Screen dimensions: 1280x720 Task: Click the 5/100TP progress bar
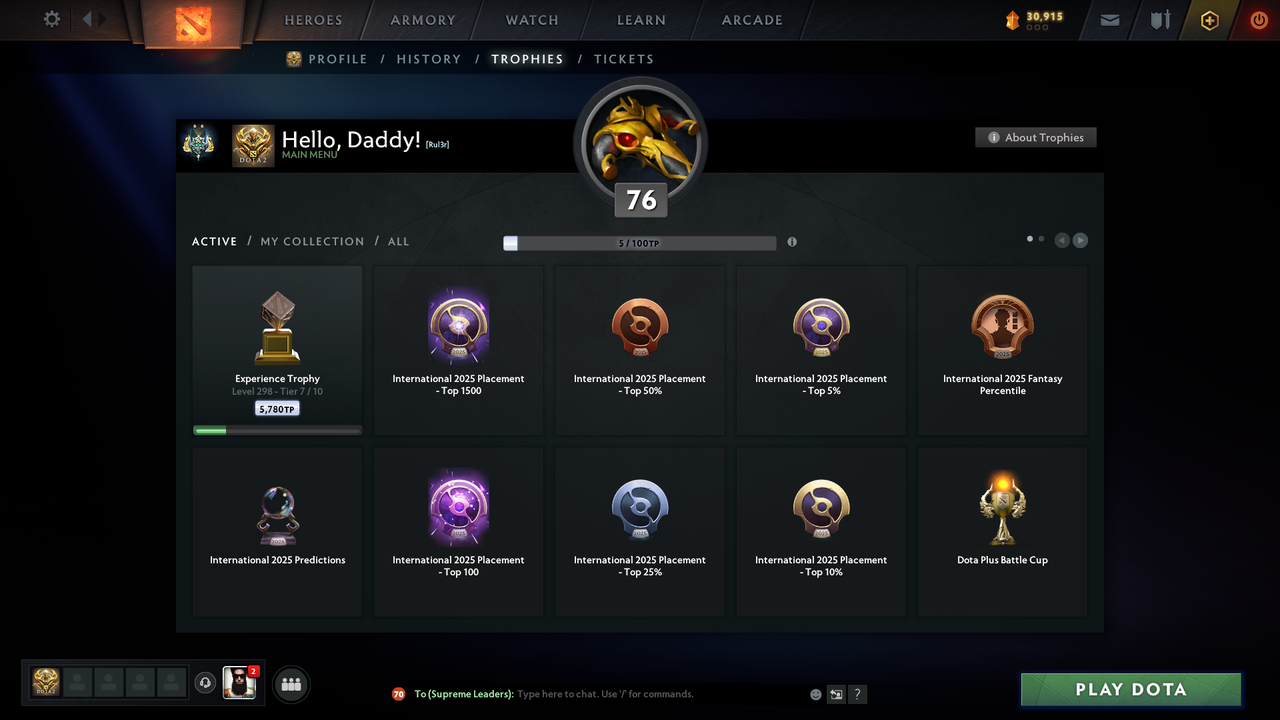point(638,242)
